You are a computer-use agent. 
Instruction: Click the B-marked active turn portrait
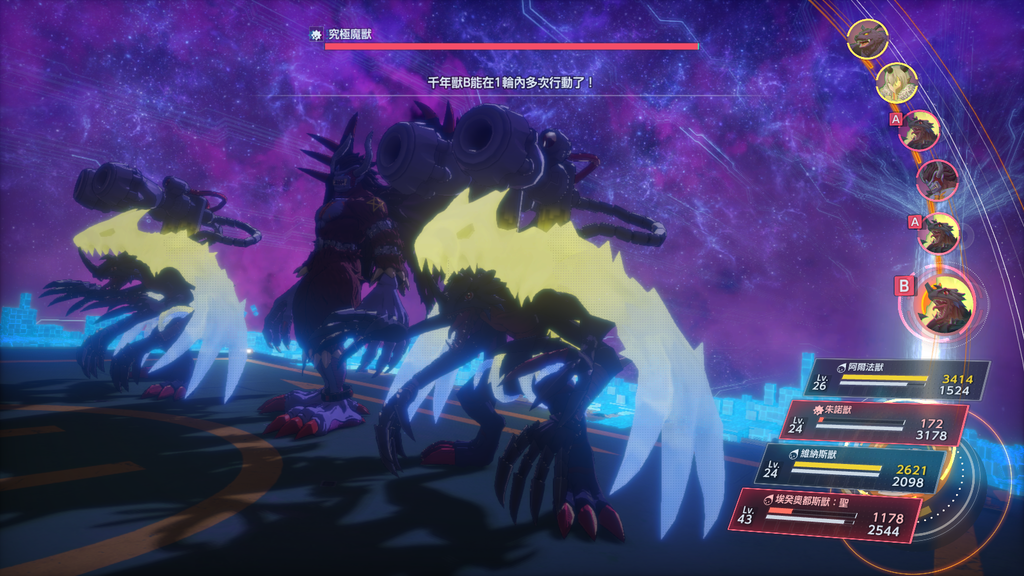click(x=944, y=304)
